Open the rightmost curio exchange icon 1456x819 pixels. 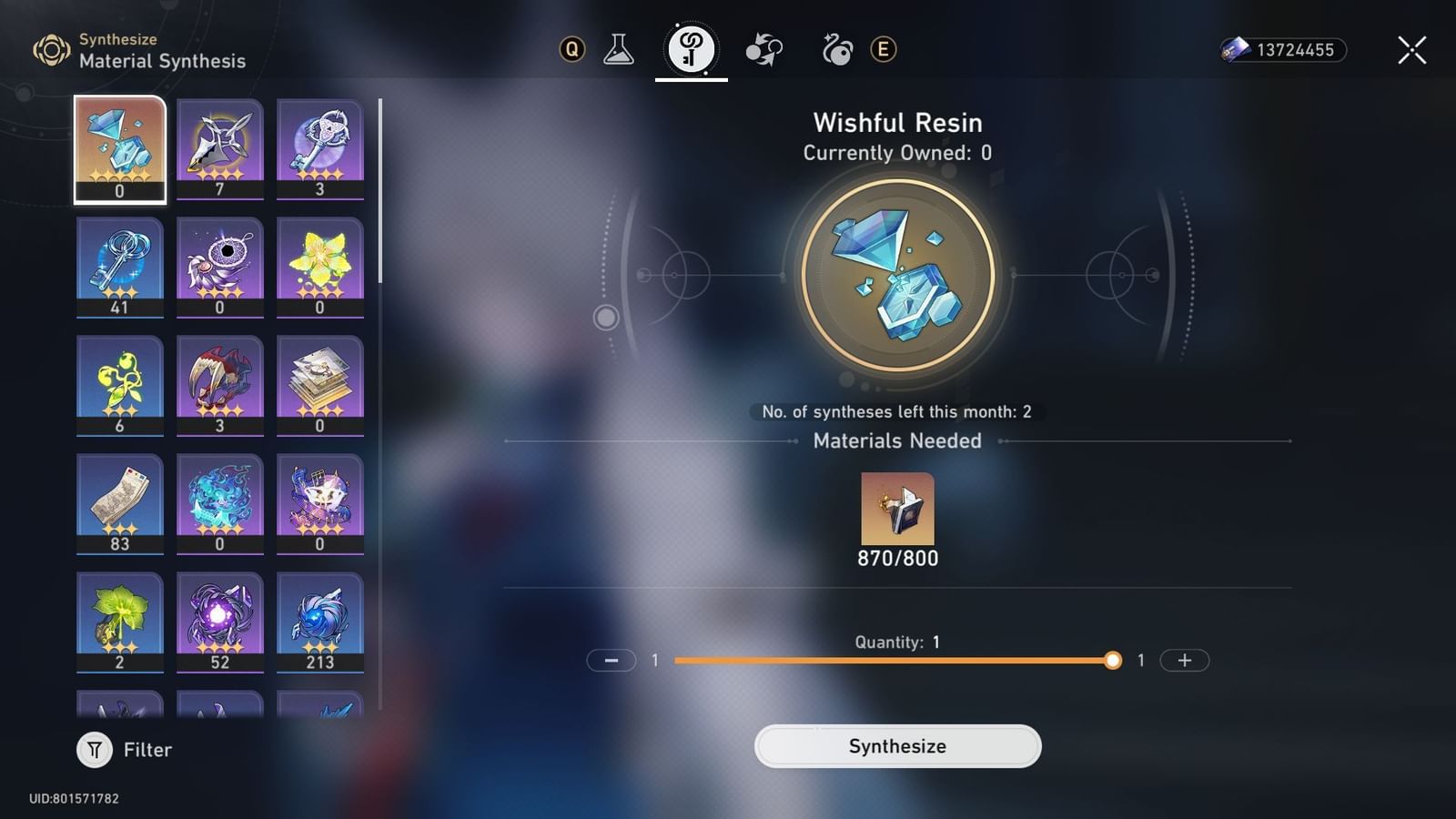[838, 50]
